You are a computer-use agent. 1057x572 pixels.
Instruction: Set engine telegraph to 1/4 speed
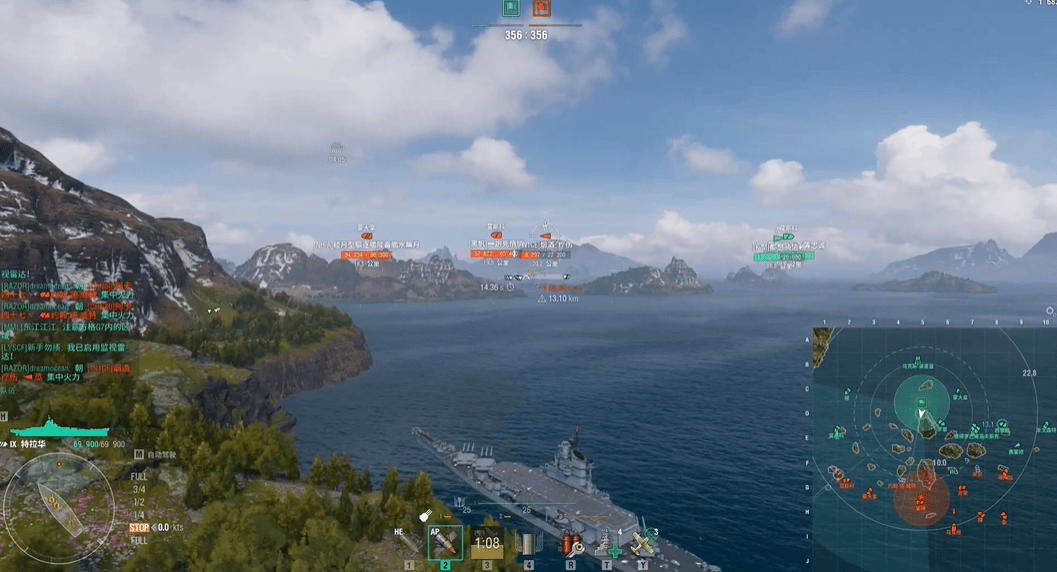[x=139, y=514]
